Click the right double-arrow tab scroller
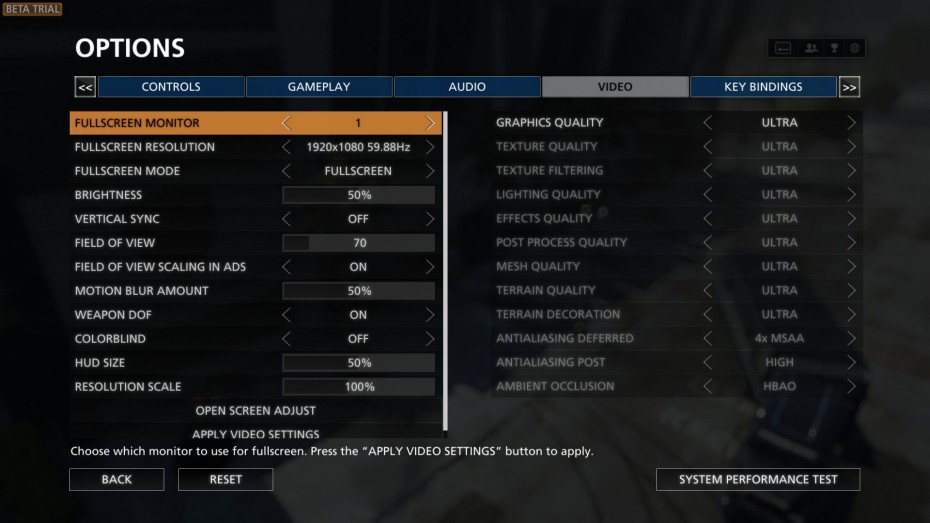The image size is (930, 523). click(849, 87)
